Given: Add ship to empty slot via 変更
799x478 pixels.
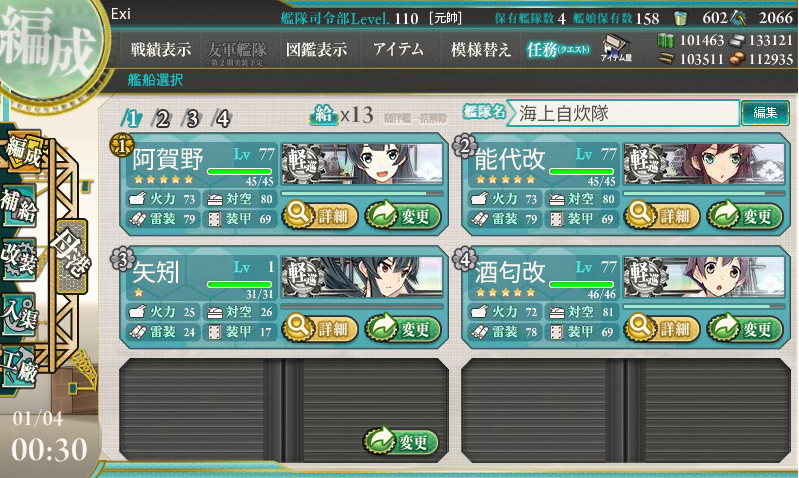Looking at the screenshot, I should (x=401, y=441).
